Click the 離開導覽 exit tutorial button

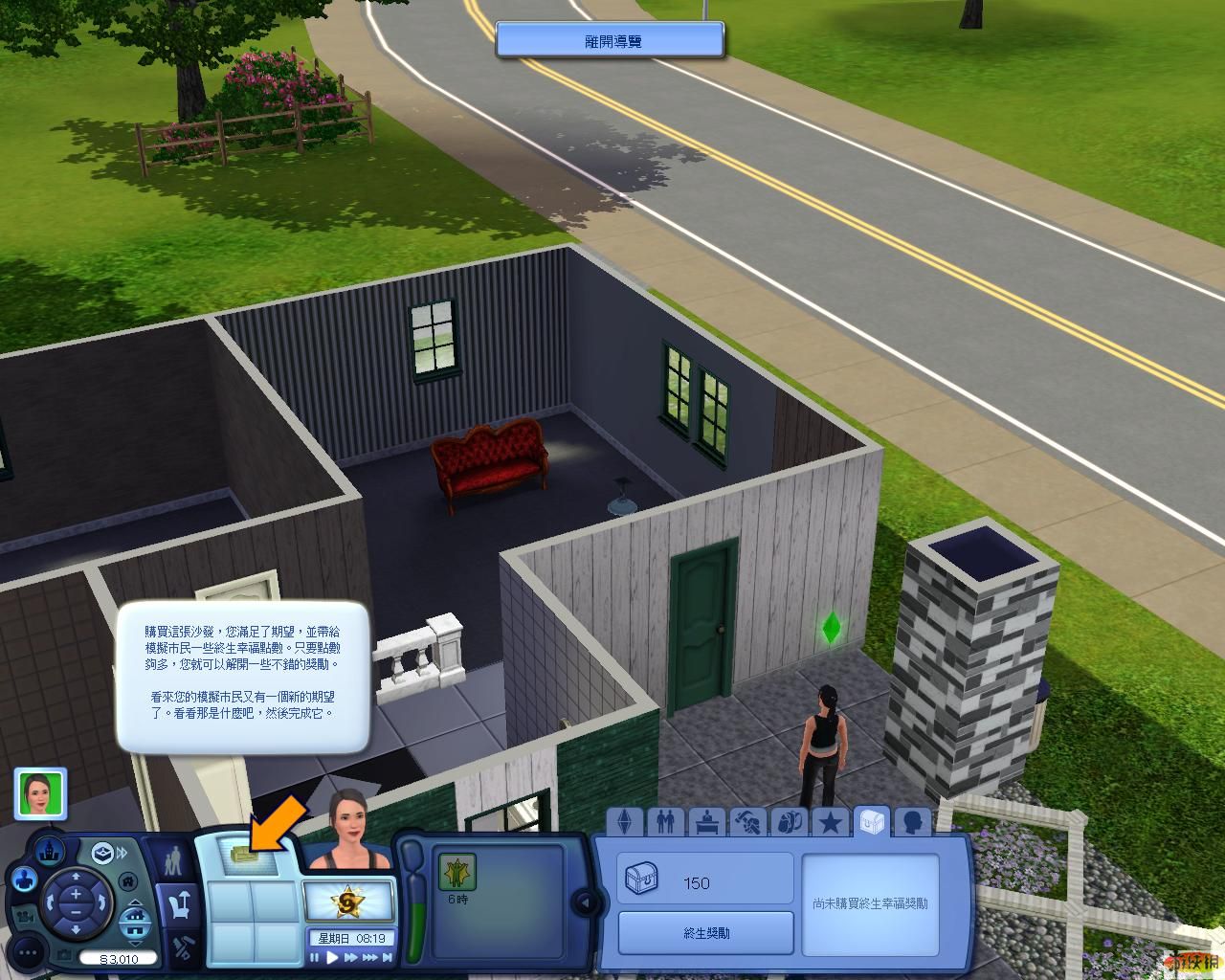pos(610,41)
